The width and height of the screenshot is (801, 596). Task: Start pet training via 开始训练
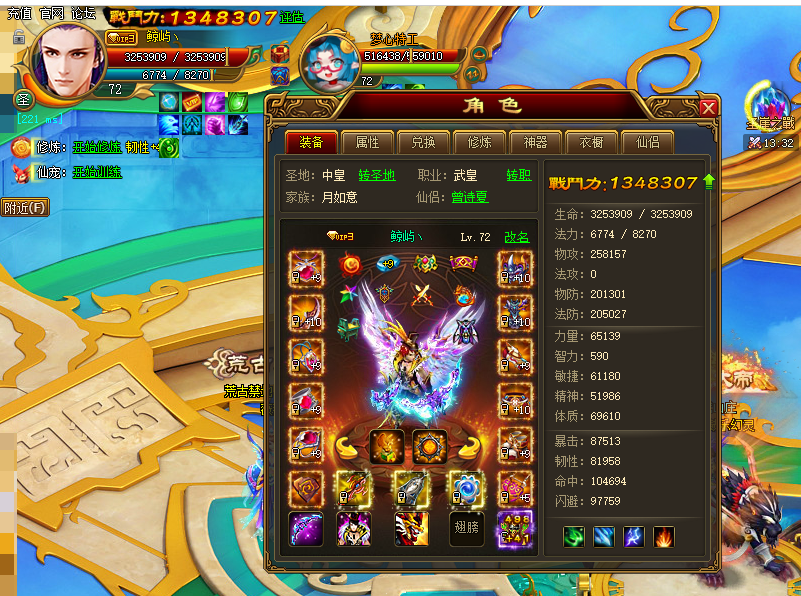(96, 172)
